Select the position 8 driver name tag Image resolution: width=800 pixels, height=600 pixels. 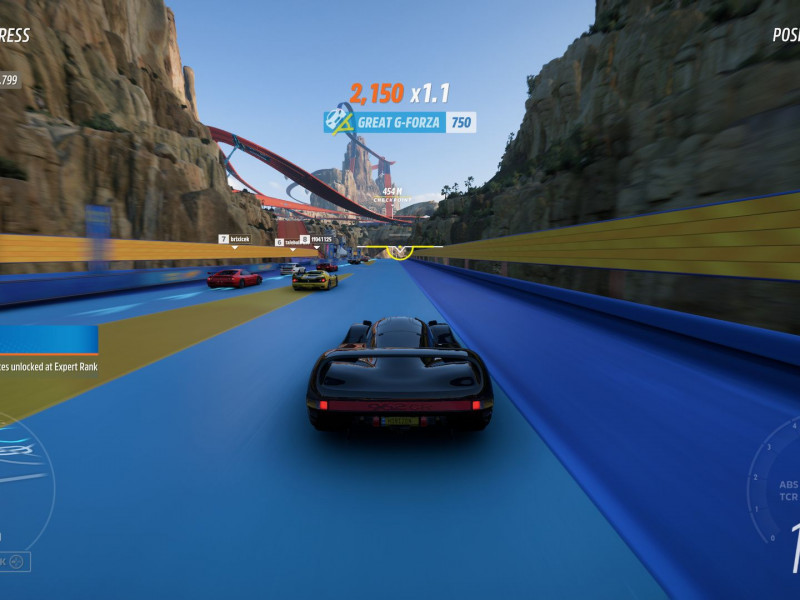pyautogui.click(x=317, y=239)
